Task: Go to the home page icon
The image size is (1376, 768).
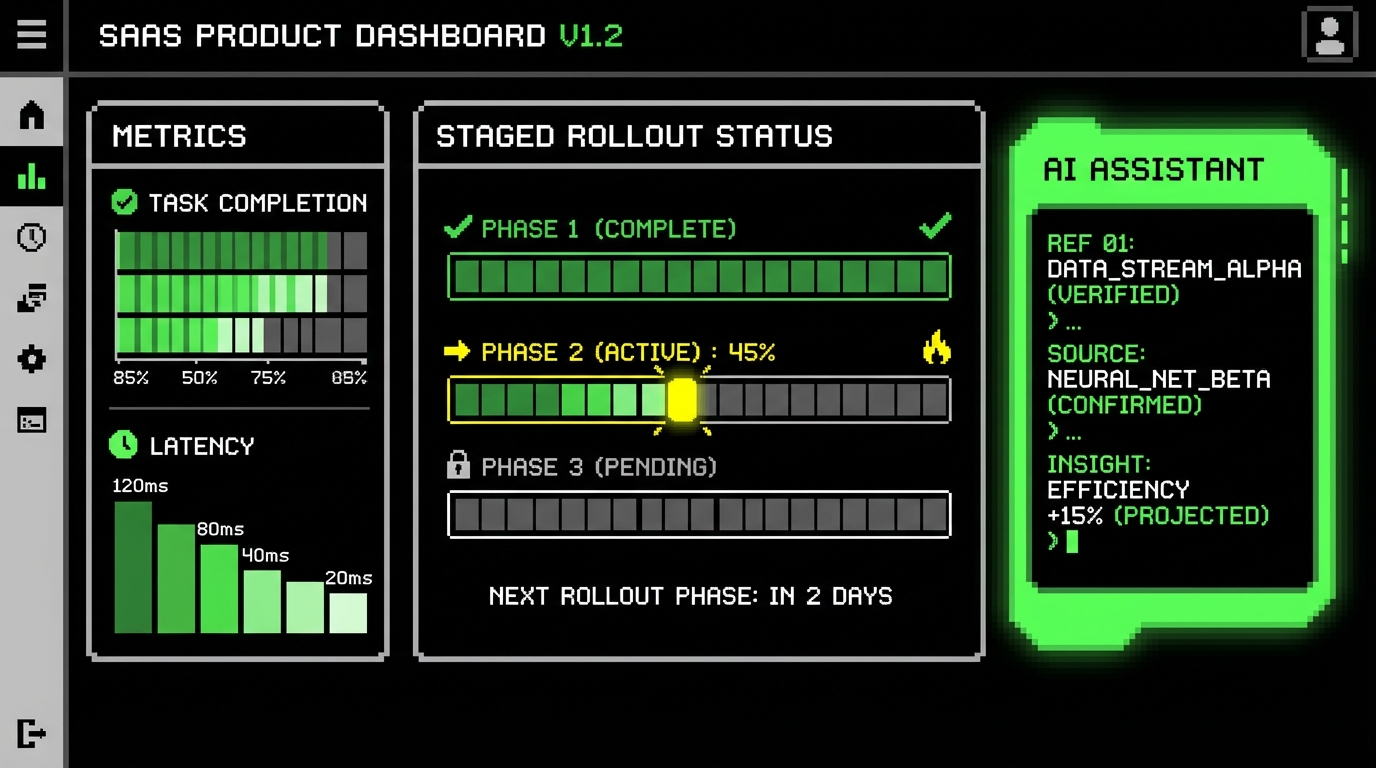Action: (32, 115)
